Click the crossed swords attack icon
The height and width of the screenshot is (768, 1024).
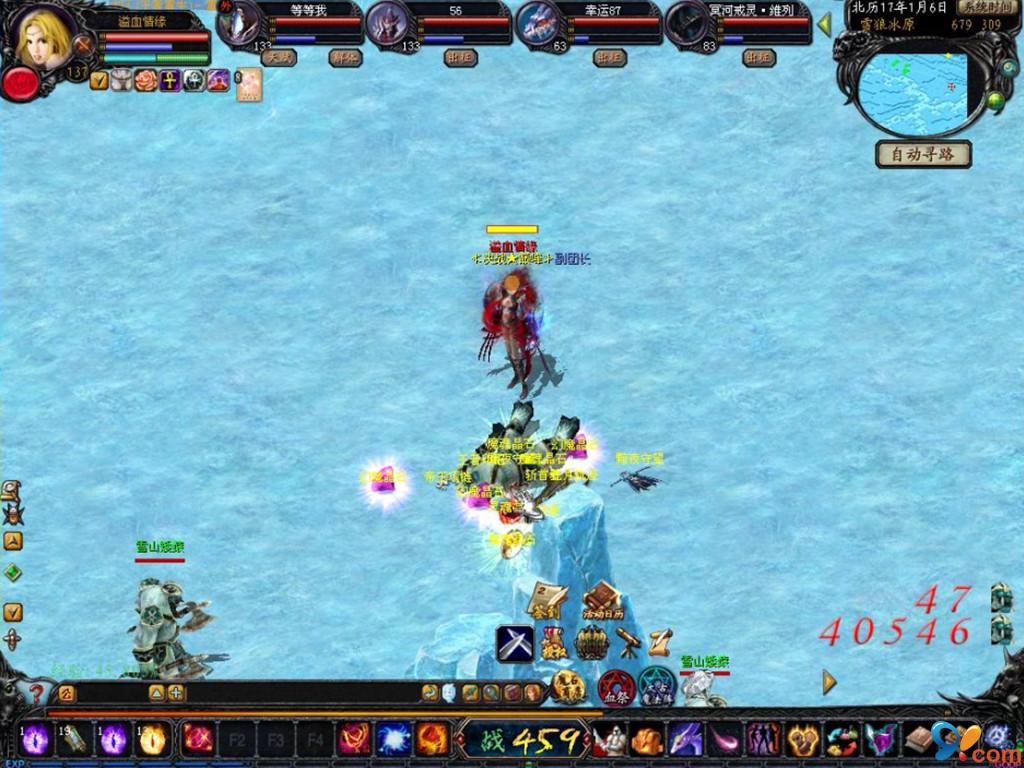(515, 643)
